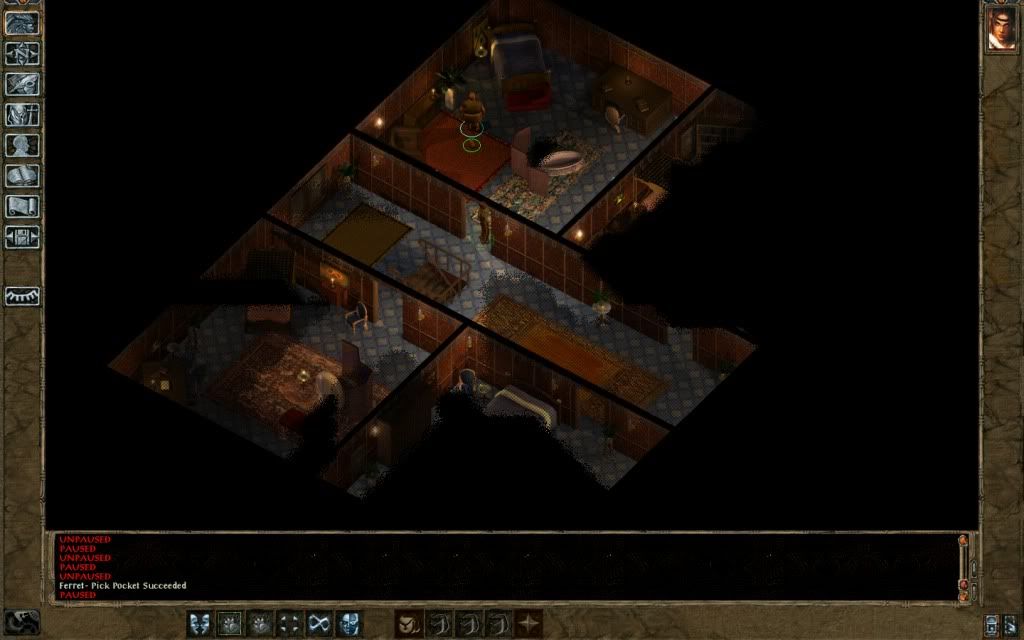Open the character record bust button
1024x640 pixels.
[x=22, y=146]
